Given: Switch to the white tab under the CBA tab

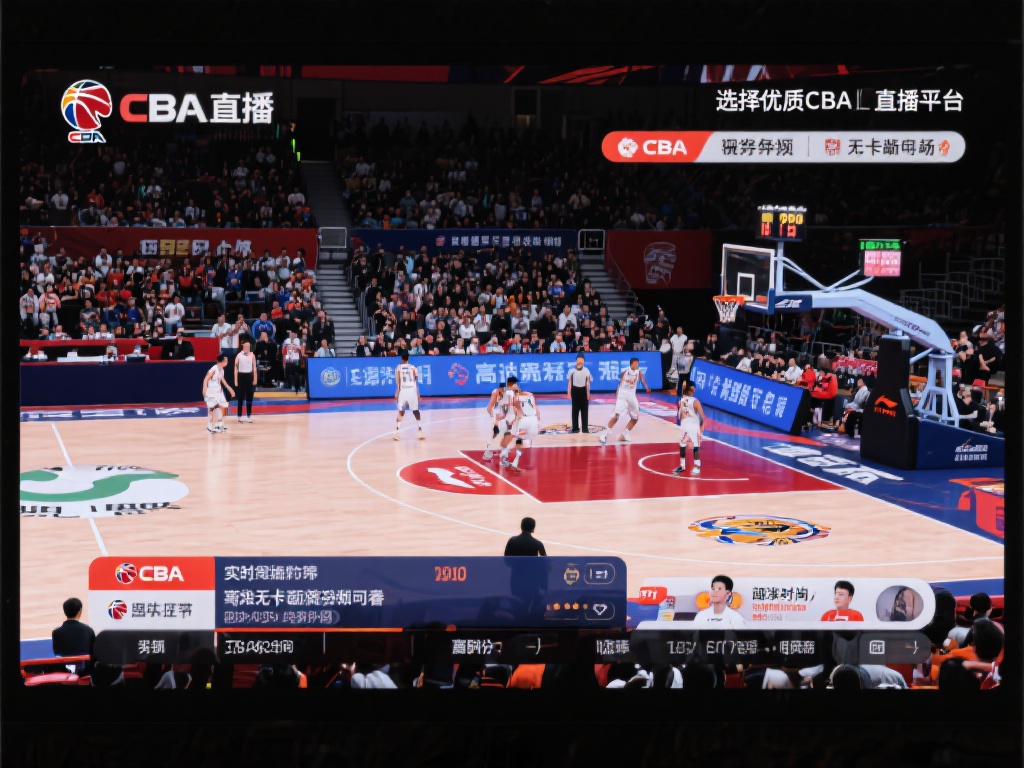Looking at the screenshot, I should click(x=151, y=609).
